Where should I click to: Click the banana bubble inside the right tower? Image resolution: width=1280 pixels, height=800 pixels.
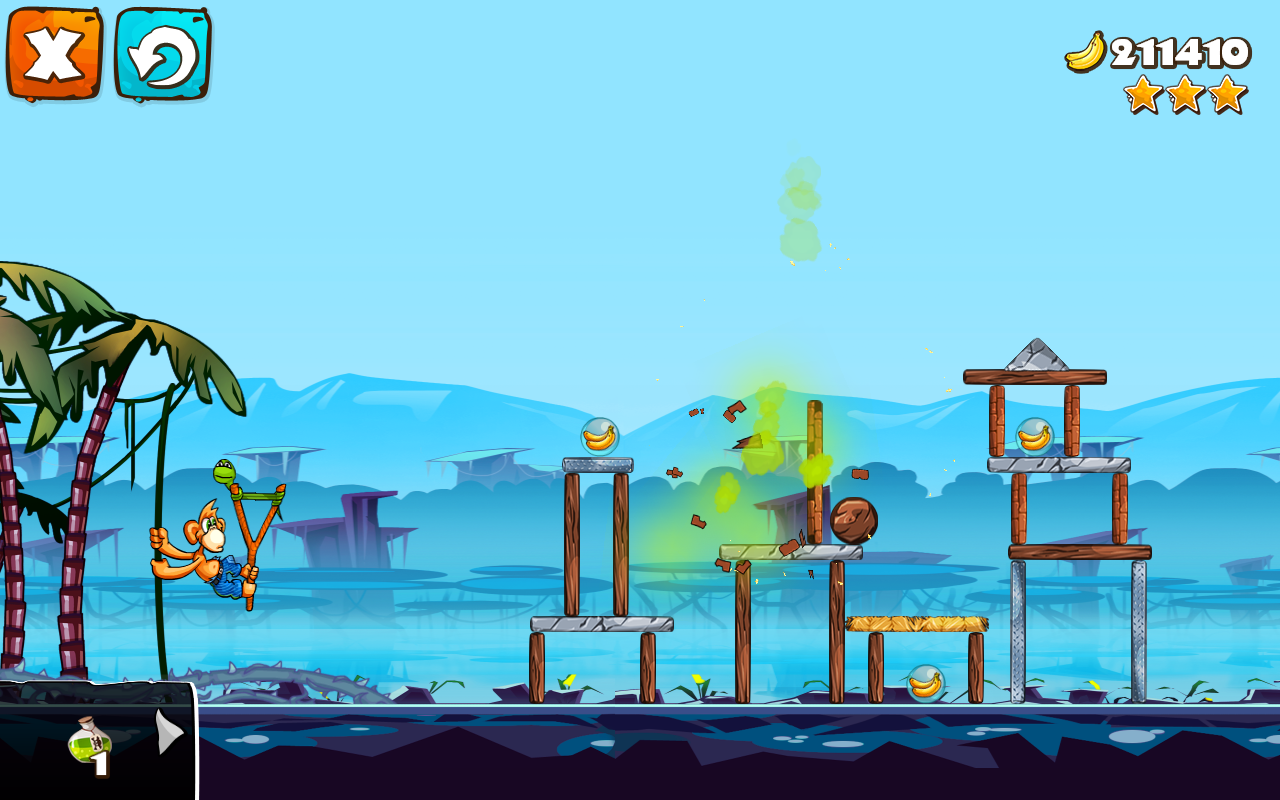[x=1035, y=437]
